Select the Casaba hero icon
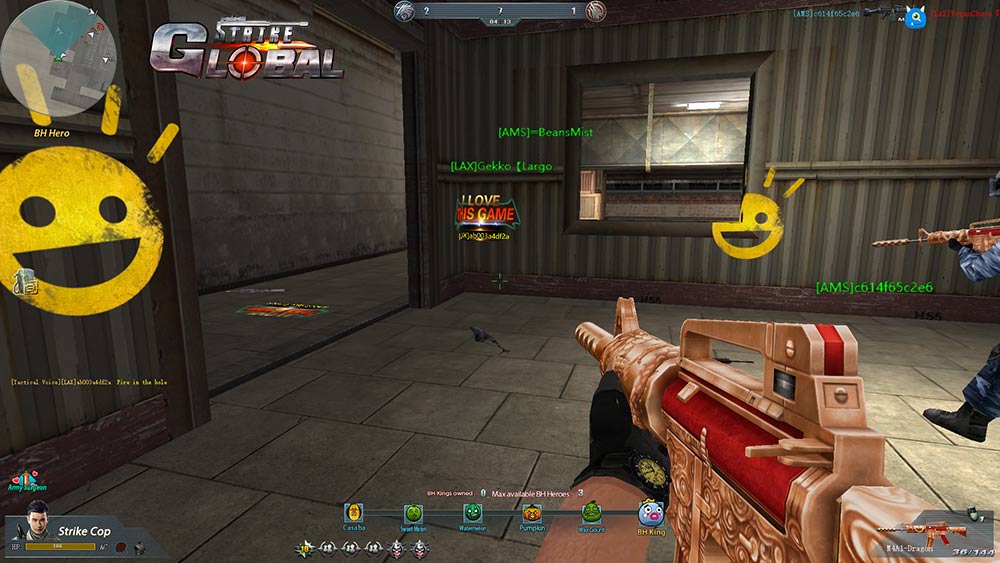Image resolution: width=1000 pixels, height=563 pixels. [354, 512]
